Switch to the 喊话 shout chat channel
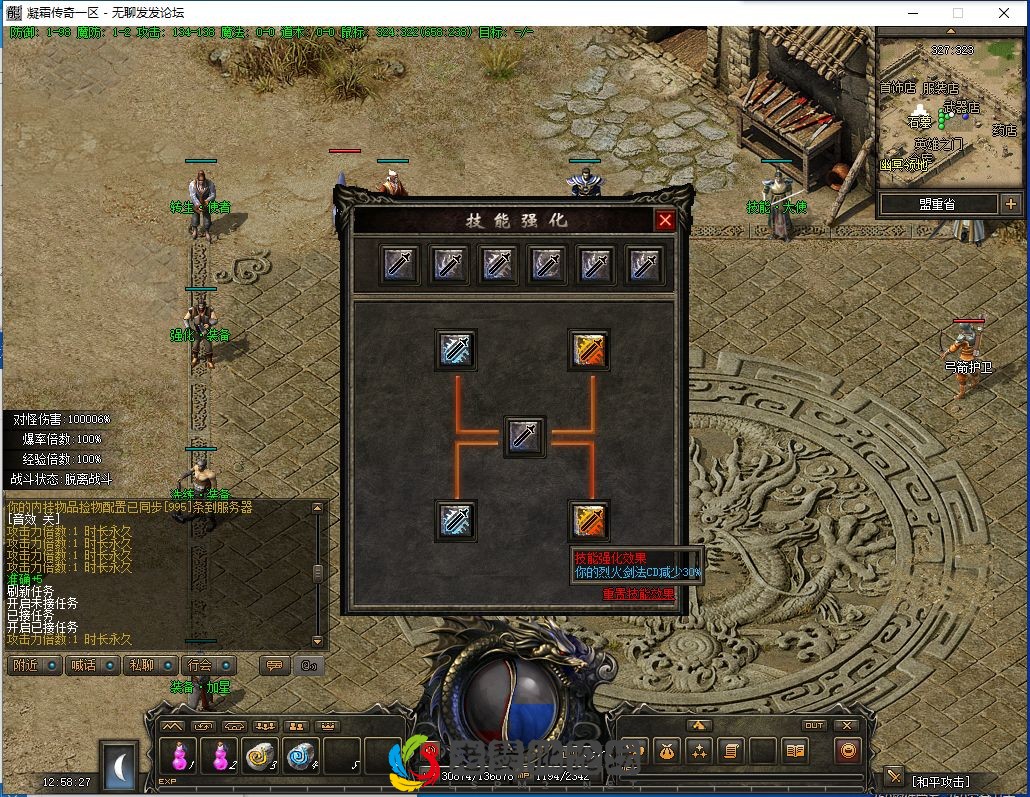Image resolution: width=1030 pixels, height=797 pixels. (x=91, y=665)
